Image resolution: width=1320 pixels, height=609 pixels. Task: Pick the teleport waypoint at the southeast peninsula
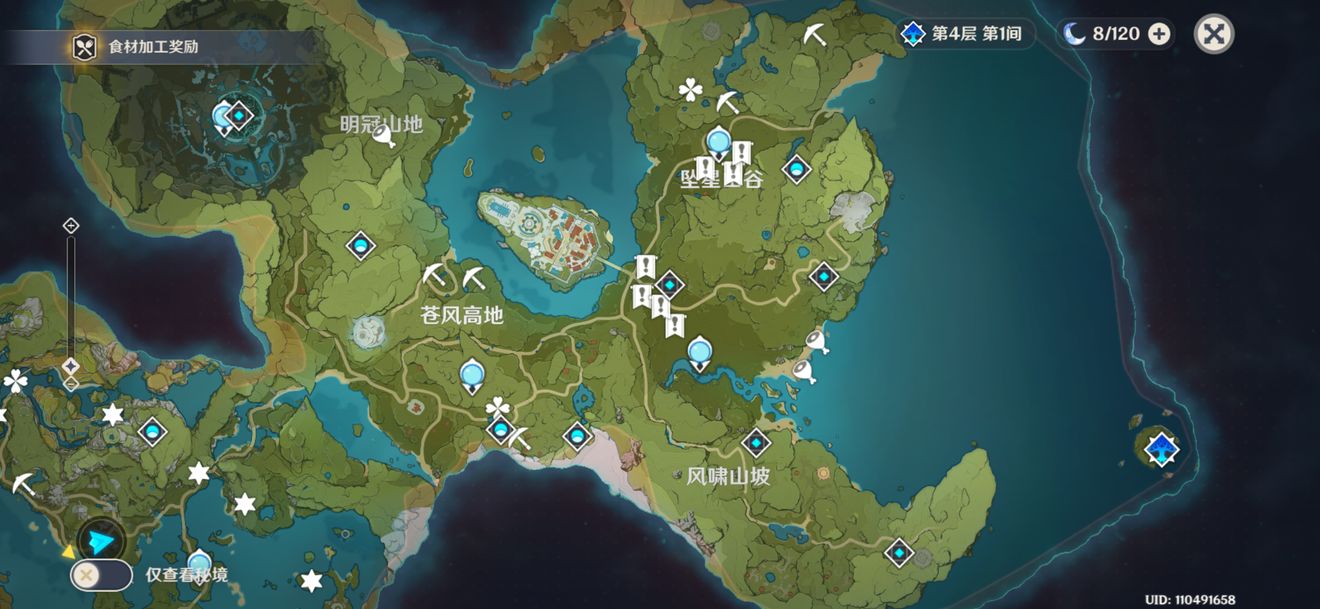[899, 551]
